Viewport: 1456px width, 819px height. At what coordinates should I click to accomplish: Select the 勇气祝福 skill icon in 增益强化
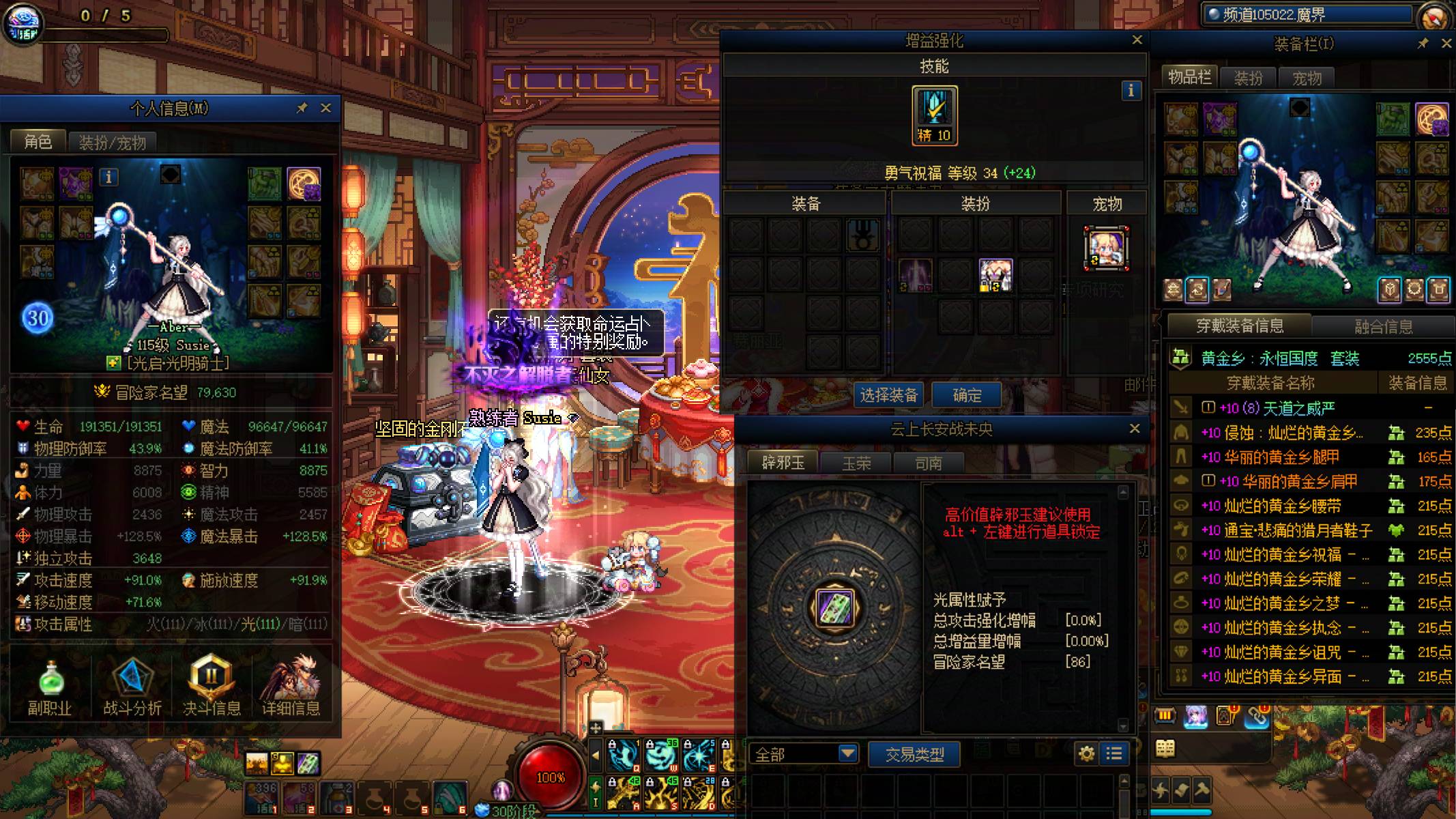(x=933, y=116)
